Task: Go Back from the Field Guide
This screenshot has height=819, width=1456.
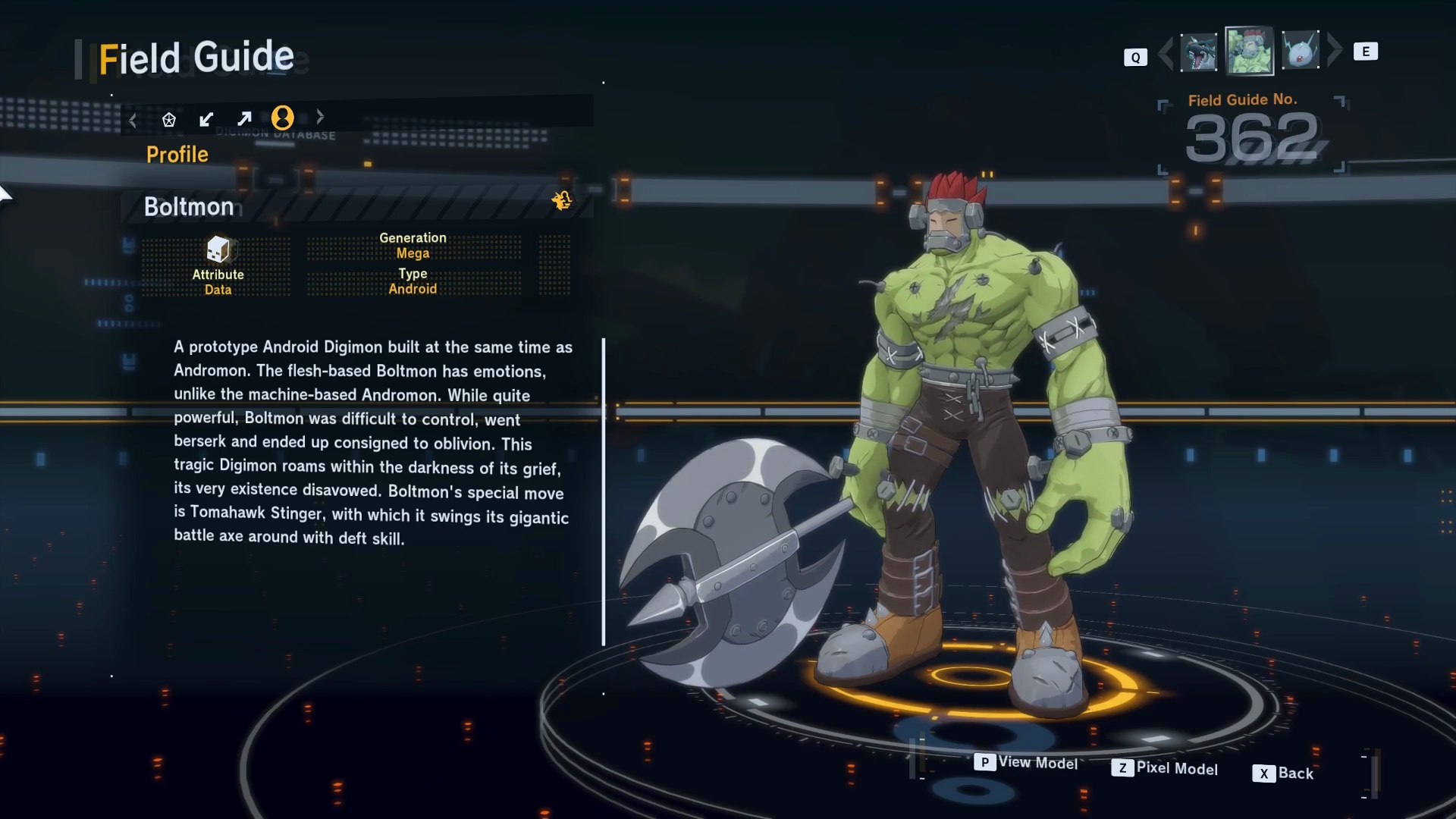Action: (x=1282, y=773)
